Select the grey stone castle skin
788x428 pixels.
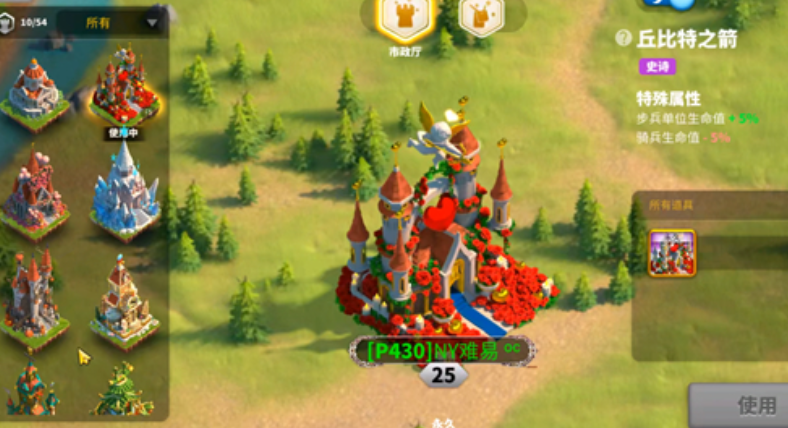[x=36, y=93]
